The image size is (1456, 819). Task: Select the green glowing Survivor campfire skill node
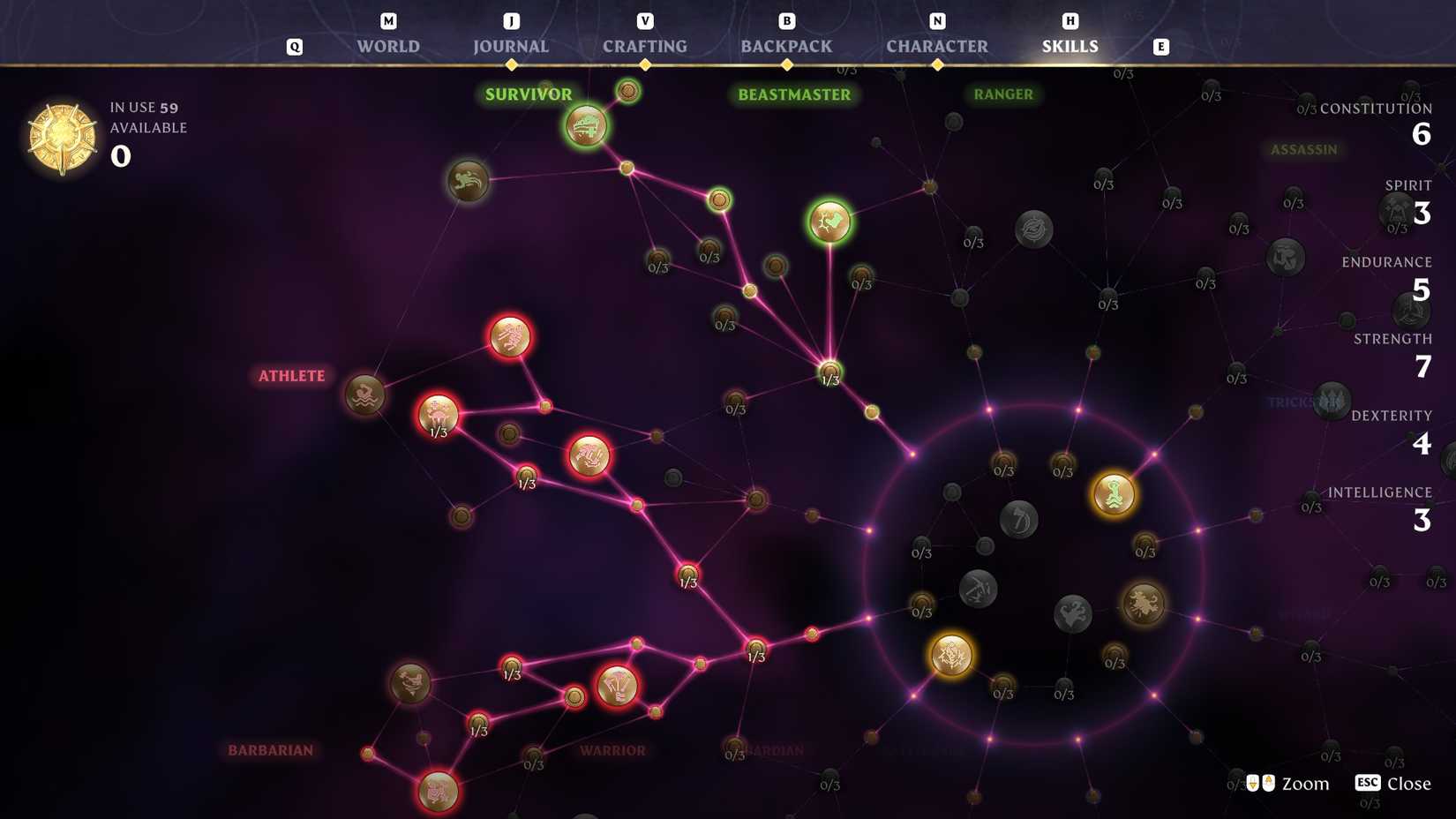click(x=585, y=126)
